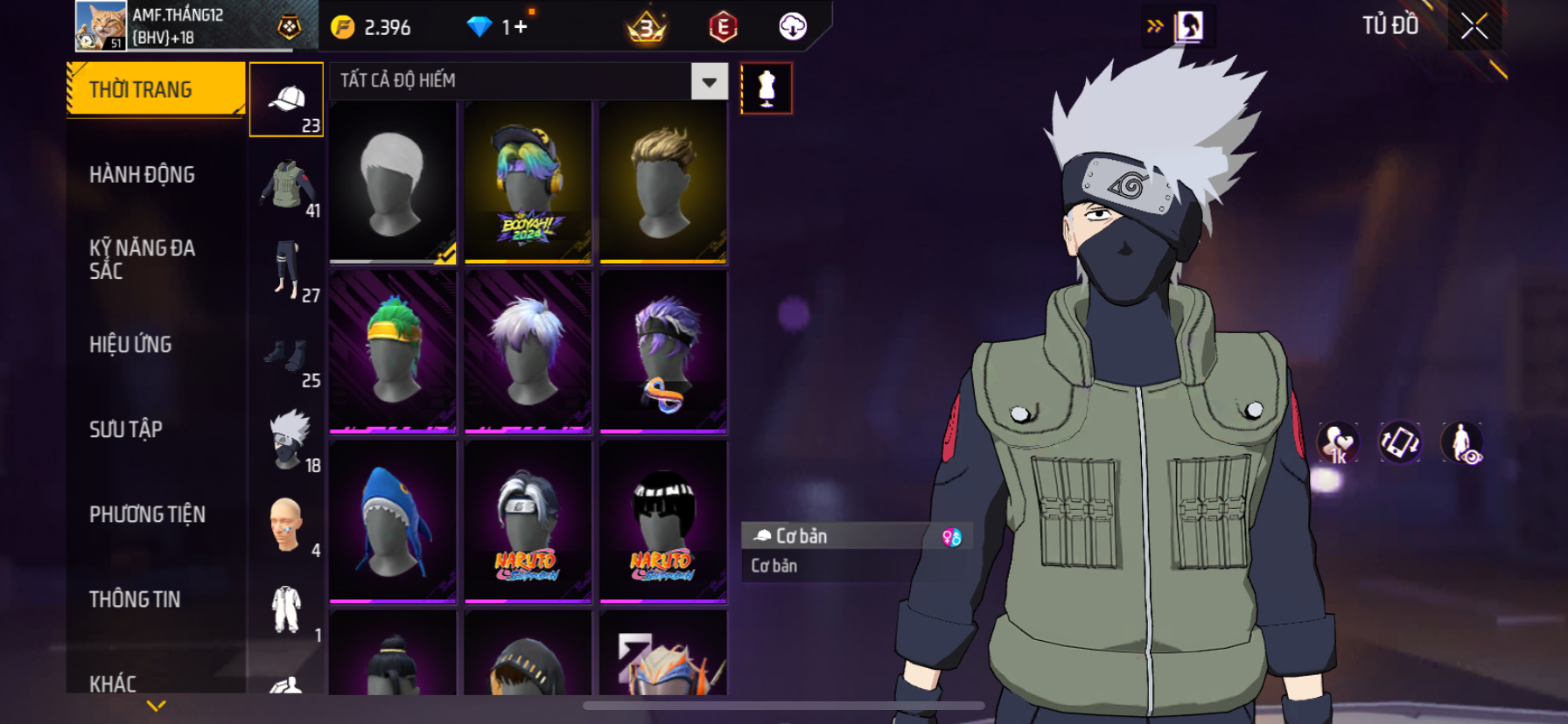
Task: Select the face category icon
Action: click(x=286, y=525)
